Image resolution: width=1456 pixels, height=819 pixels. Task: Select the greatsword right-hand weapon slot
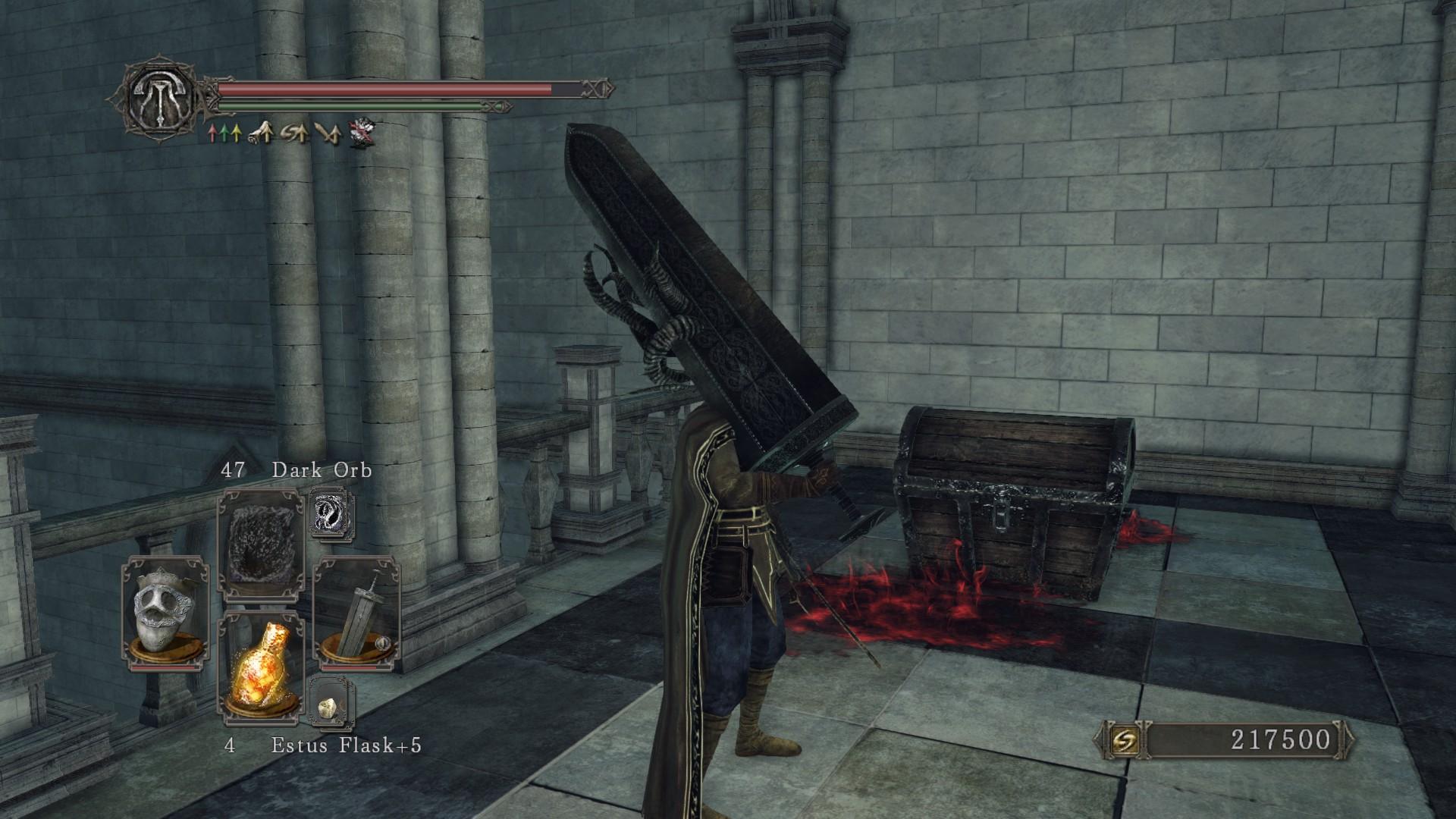(356, 612)
